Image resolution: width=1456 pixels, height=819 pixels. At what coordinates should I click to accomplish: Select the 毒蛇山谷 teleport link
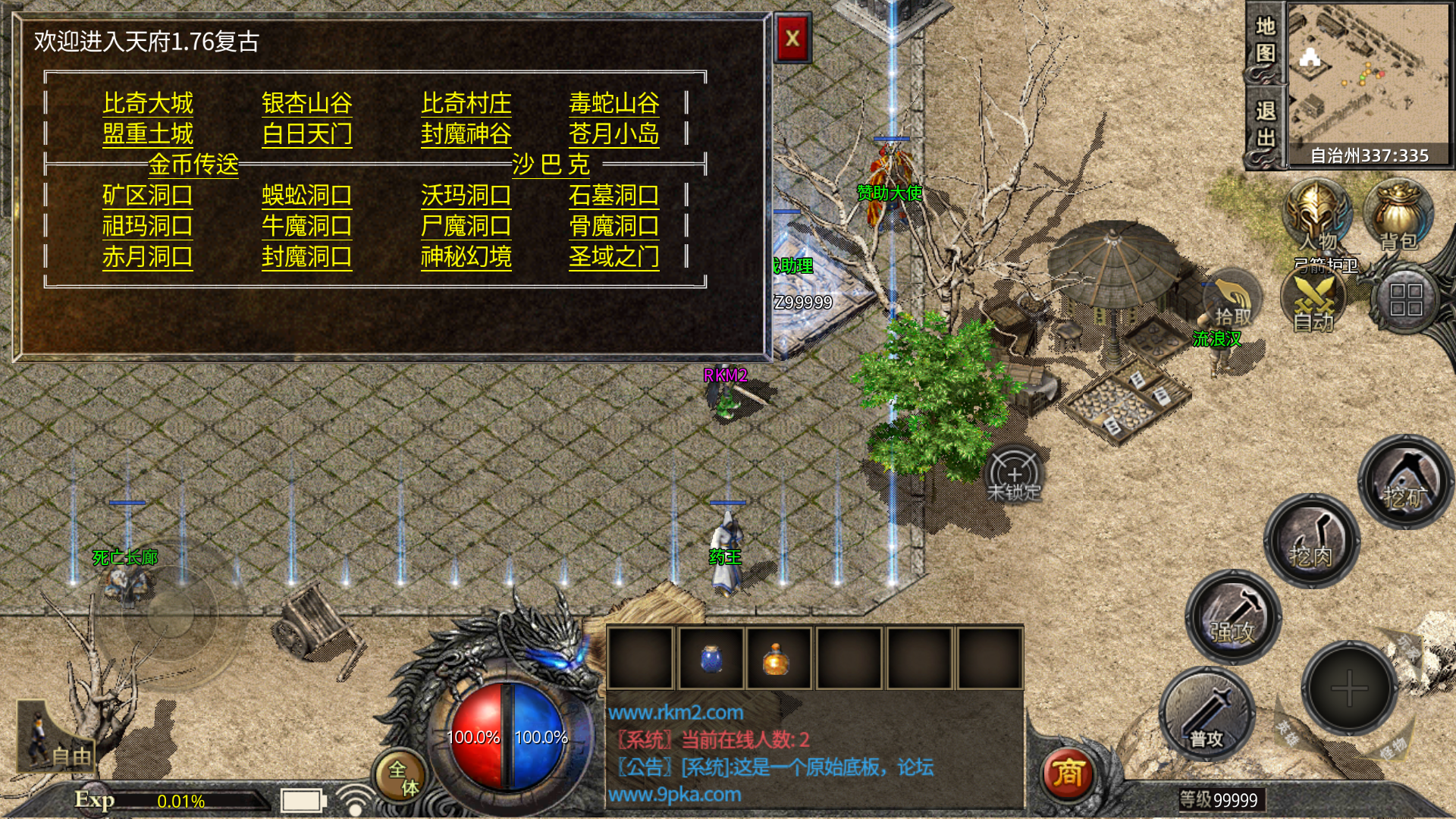pos(613,103)
